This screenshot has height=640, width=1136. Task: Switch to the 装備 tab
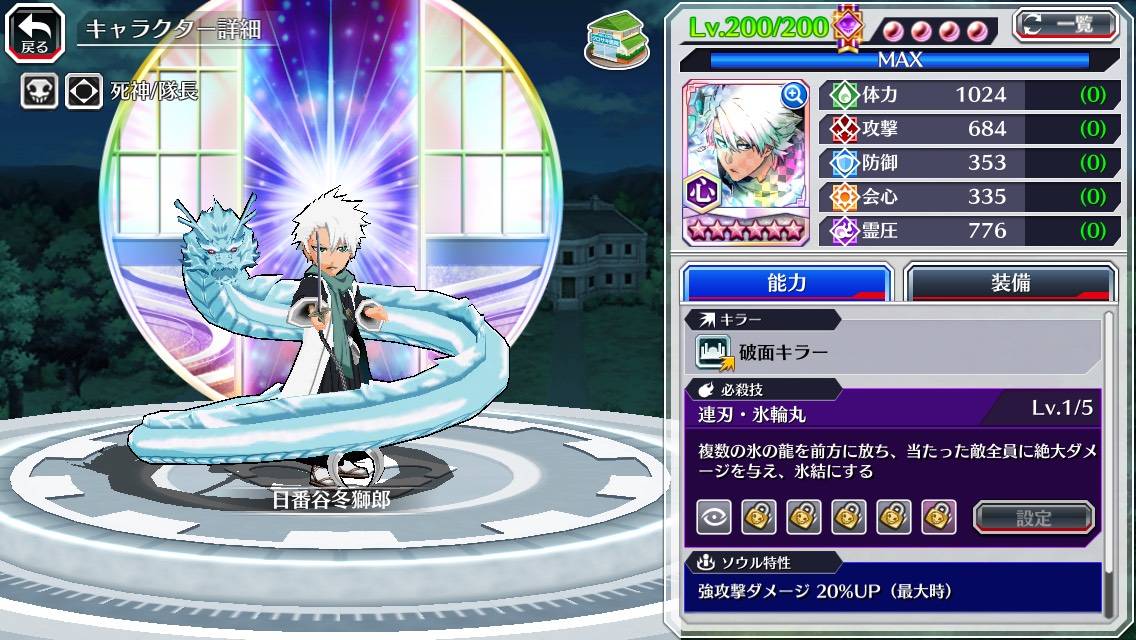(1010, 283)
